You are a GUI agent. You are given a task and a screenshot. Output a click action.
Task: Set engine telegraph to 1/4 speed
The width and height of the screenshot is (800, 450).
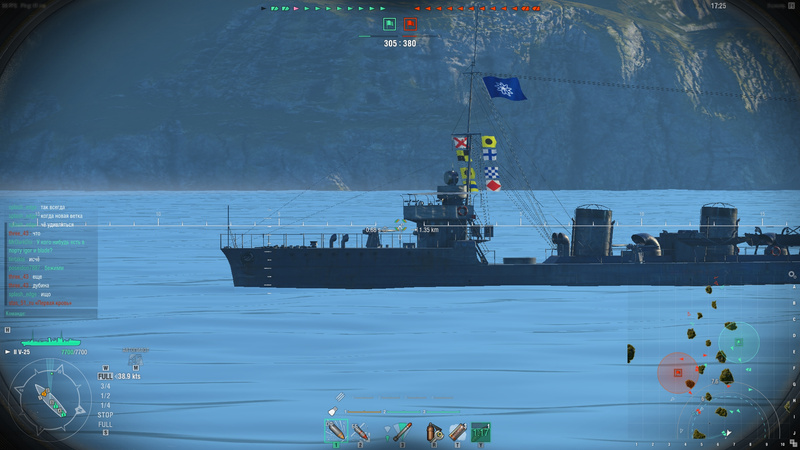tap(105, 405)
